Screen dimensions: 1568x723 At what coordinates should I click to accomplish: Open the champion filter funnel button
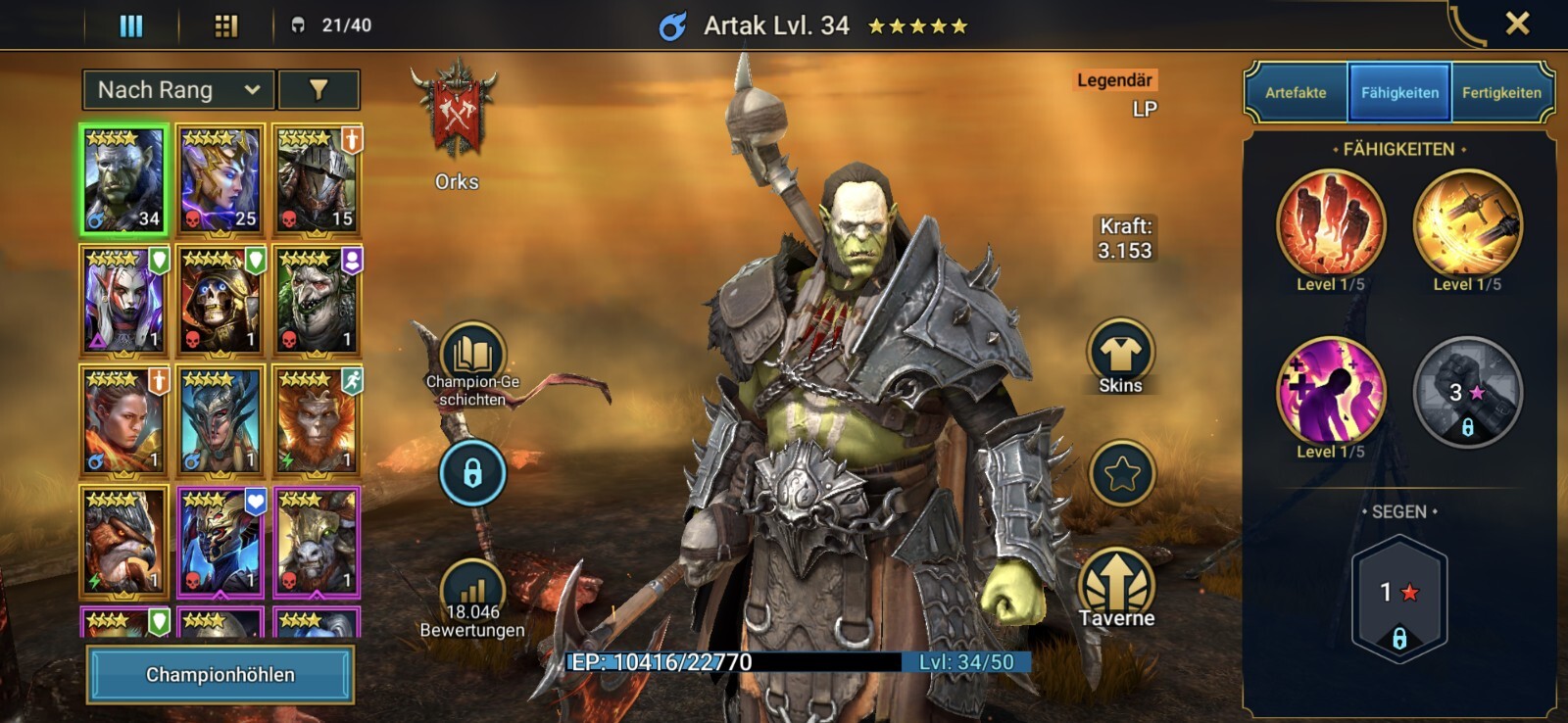318,90
